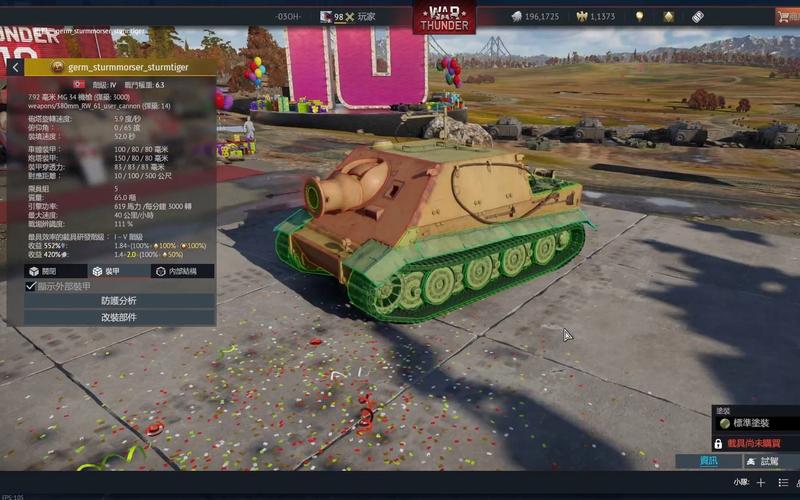Viewport: 800px width, 500px height.
Task: Open the list icon next to squad plus
Action: [783, 482]
